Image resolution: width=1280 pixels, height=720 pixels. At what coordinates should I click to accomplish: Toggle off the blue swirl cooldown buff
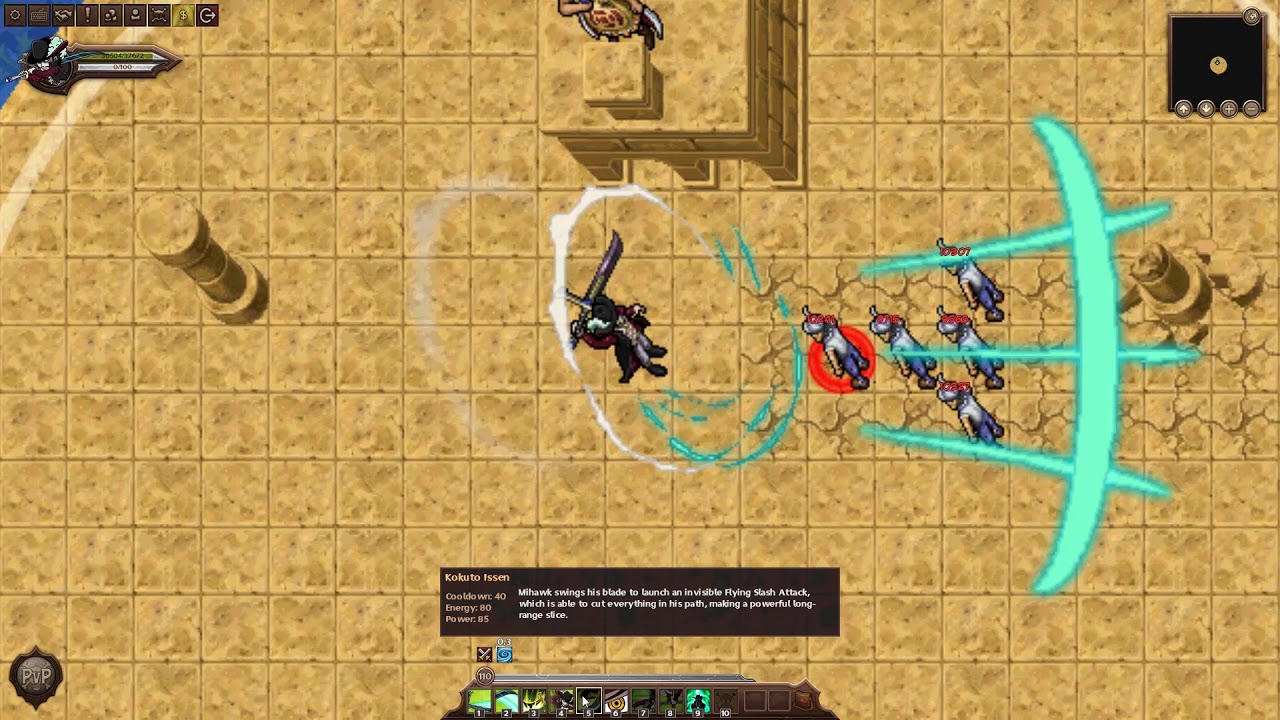pyautogui.click(x=504, y=653)
